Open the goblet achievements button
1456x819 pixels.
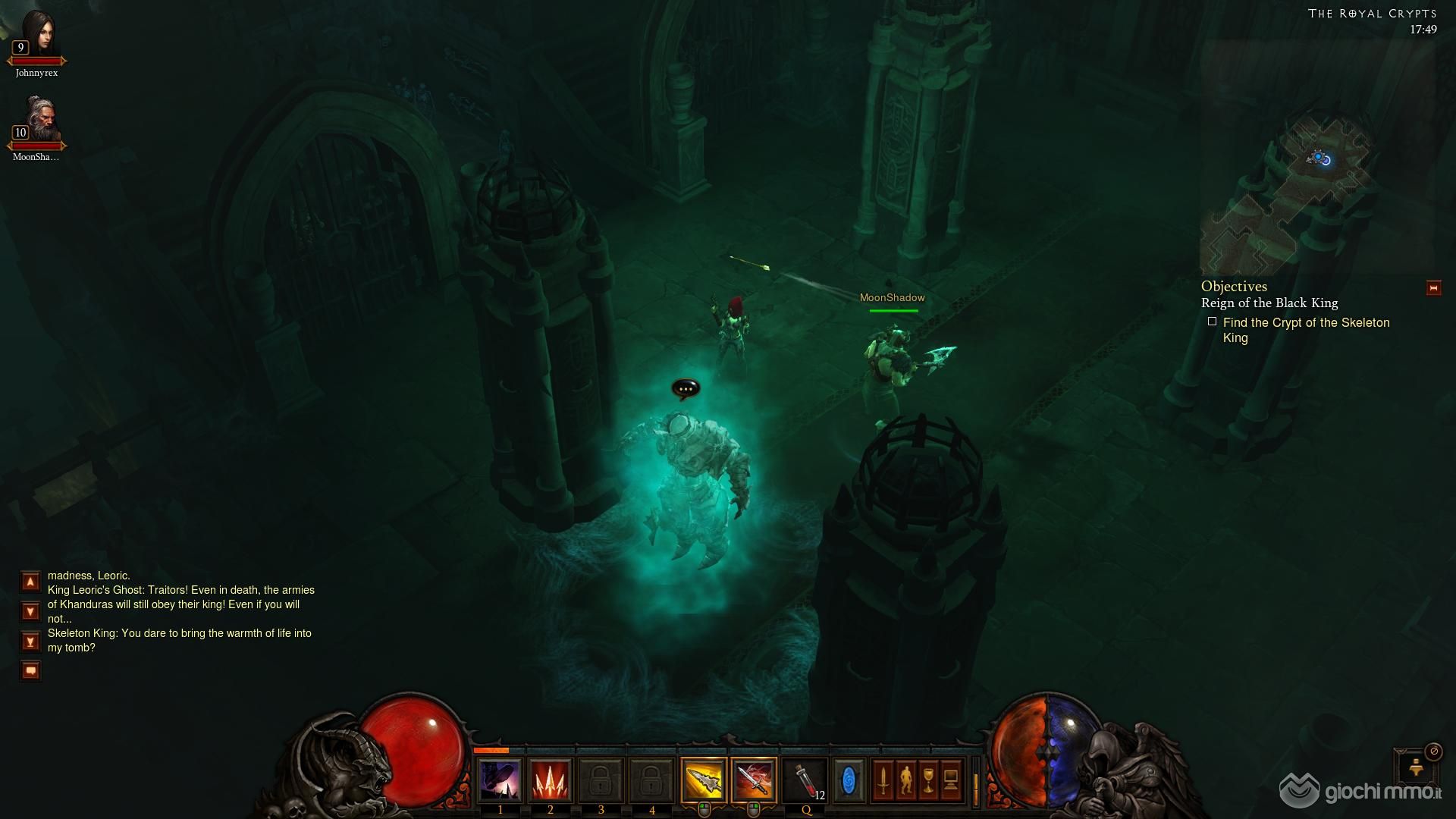928,780
